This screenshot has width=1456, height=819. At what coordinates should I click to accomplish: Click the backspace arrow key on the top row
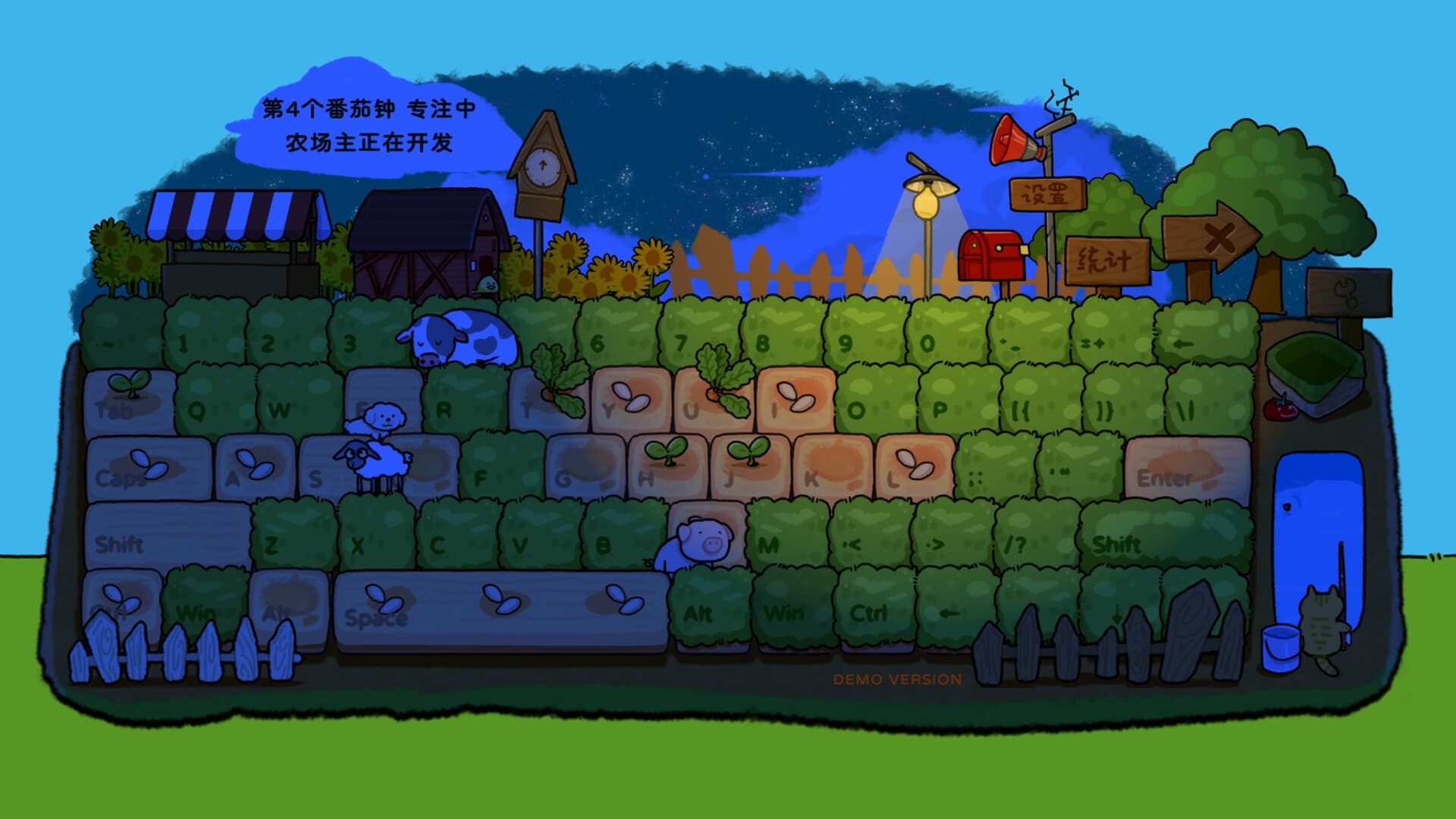pyautogui.click(x=1183, y=345)
